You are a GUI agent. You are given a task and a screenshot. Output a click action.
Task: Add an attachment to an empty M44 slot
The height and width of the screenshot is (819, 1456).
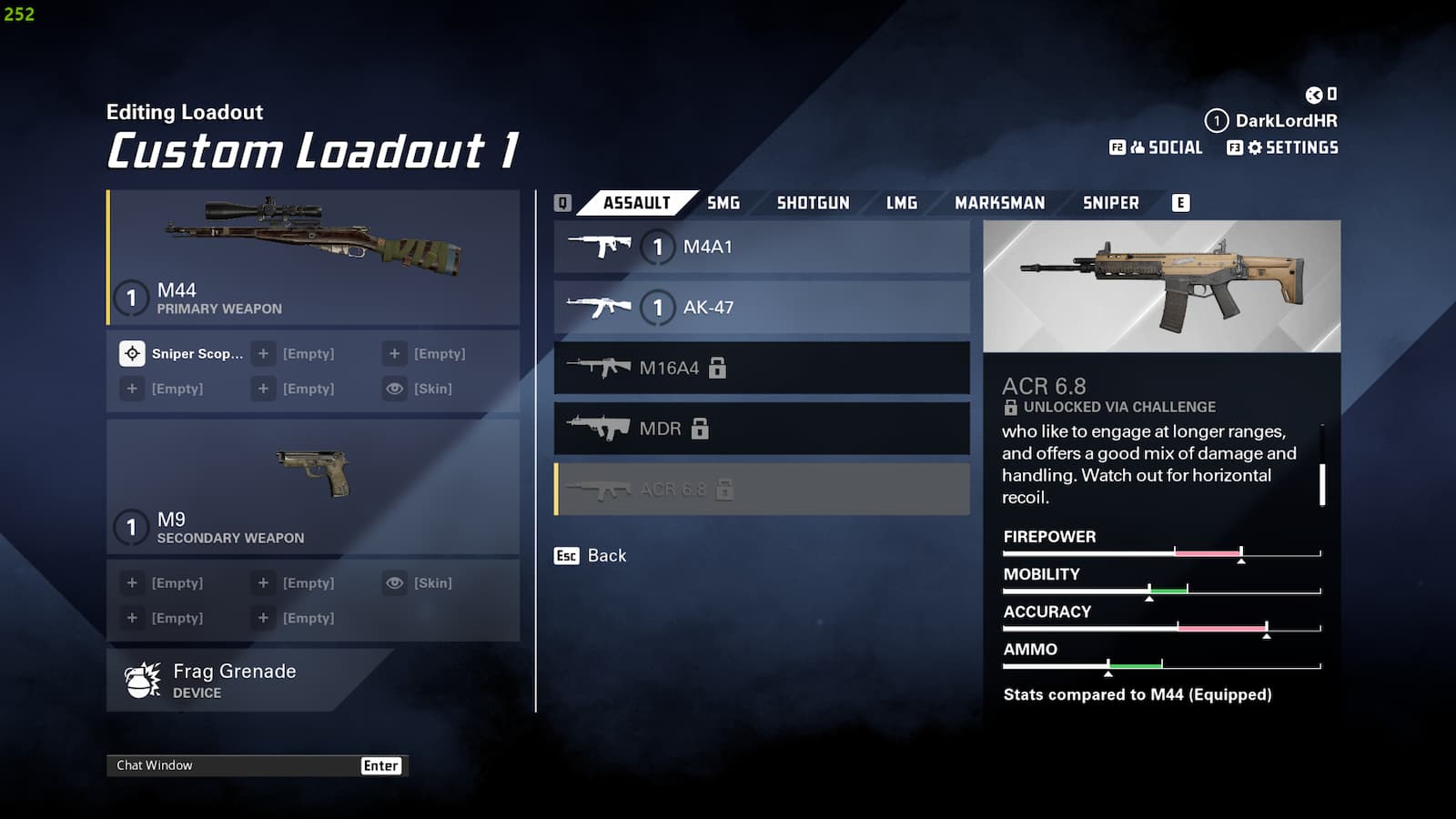(263, 353)
